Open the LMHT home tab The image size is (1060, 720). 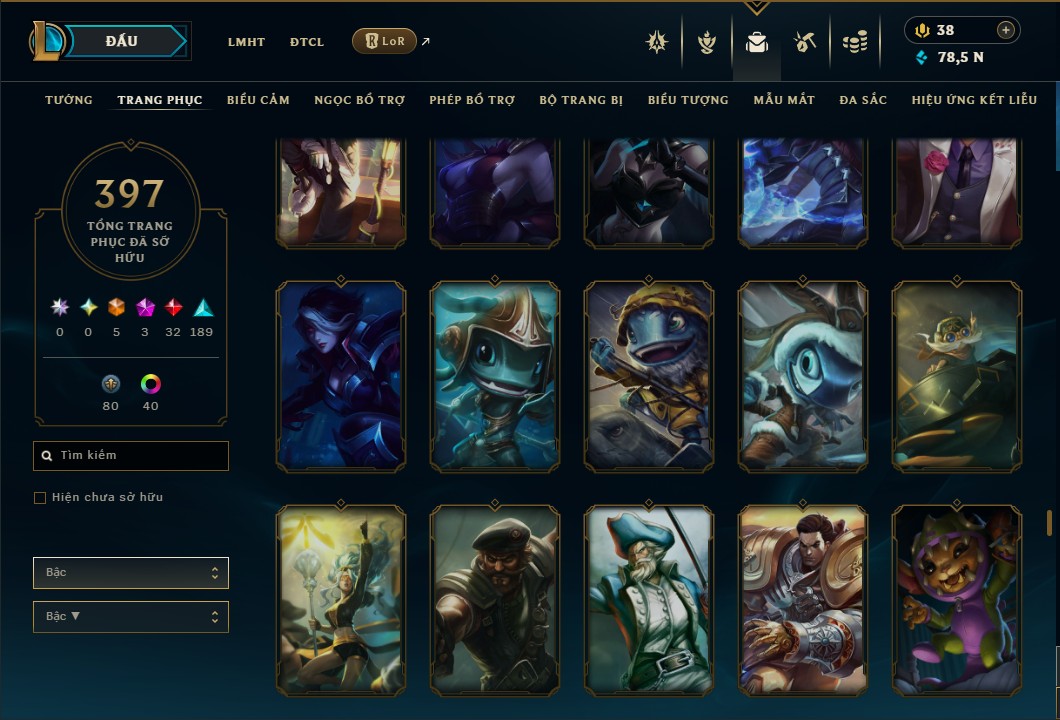point(246,42)
